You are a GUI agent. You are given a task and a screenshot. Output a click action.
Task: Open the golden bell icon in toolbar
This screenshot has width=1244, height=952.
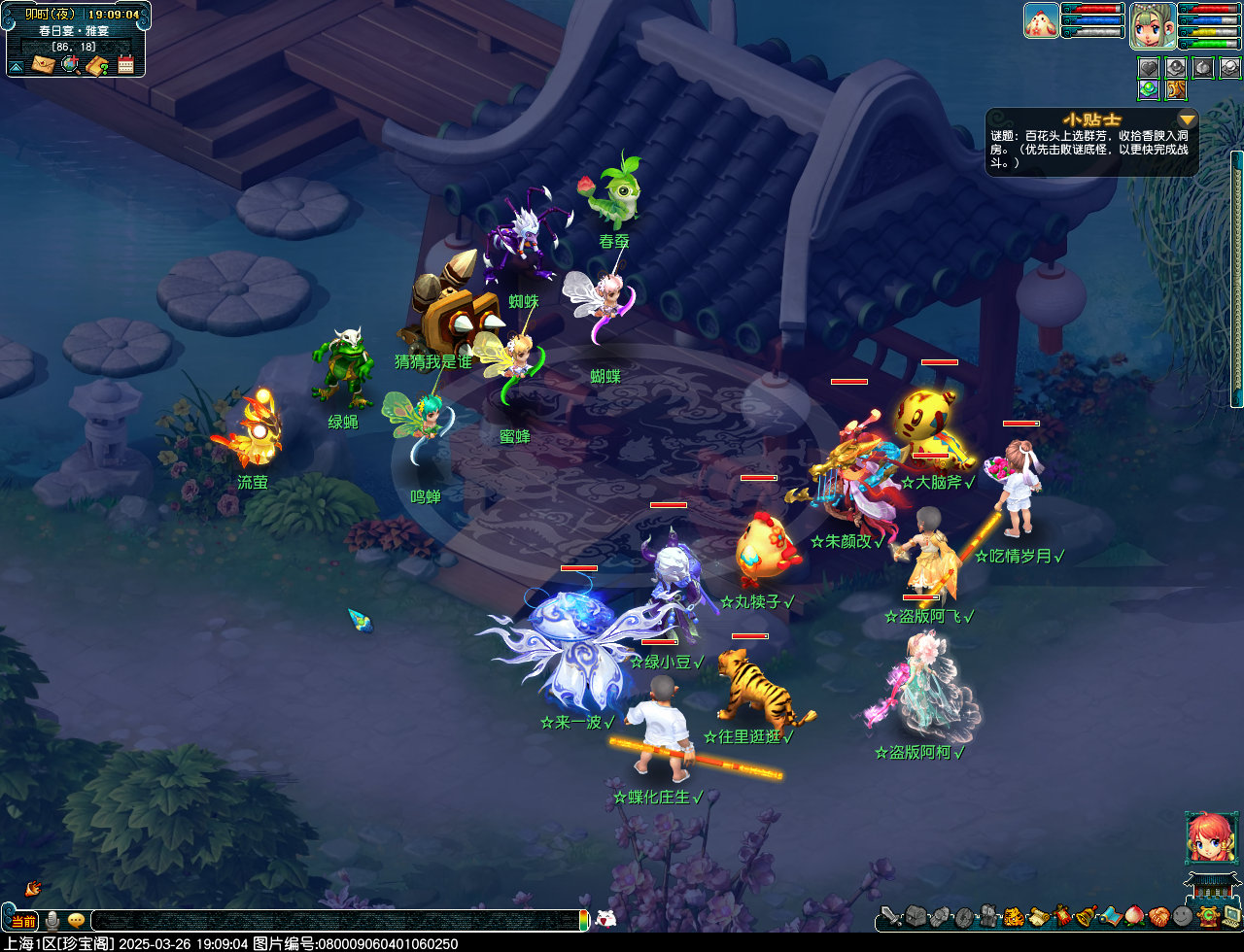click(x=1086, y=915)
